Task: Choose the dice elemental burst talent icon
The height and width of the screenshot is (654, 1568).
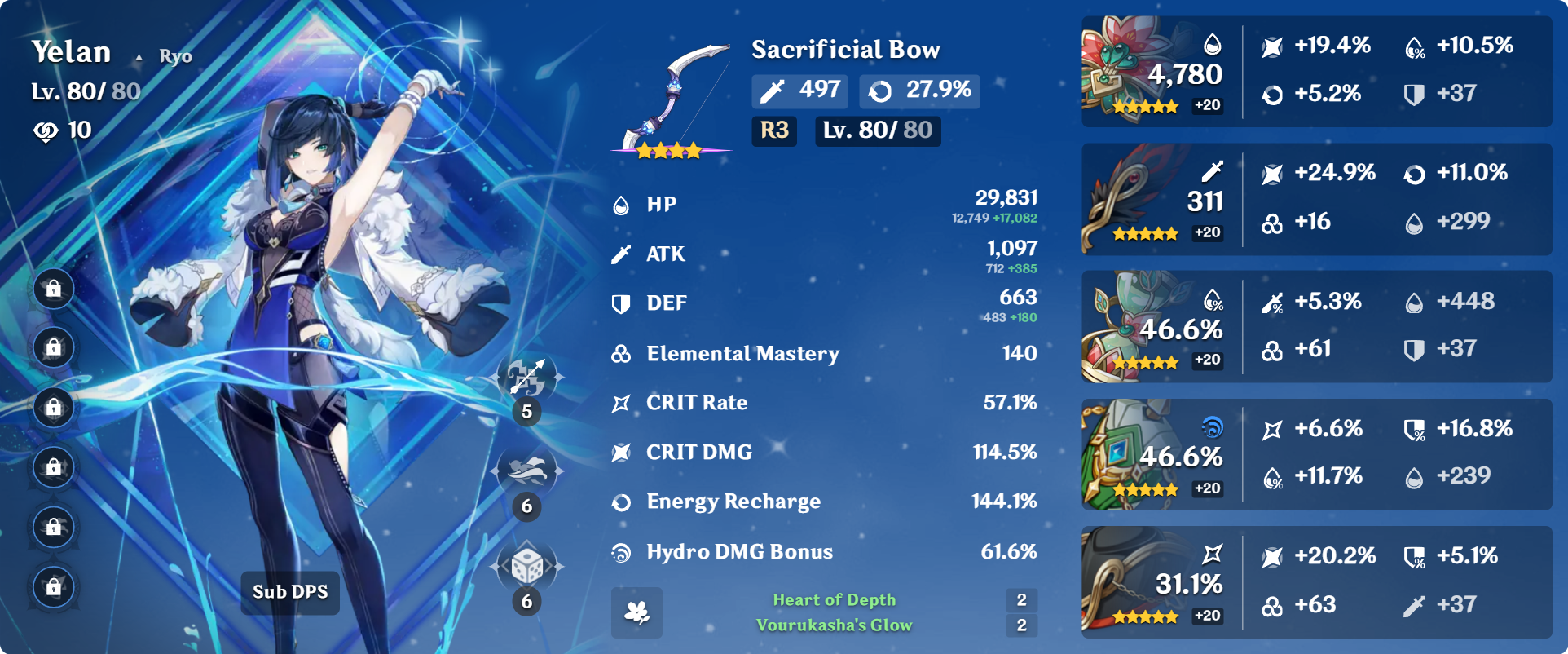Action: (527, 566)
